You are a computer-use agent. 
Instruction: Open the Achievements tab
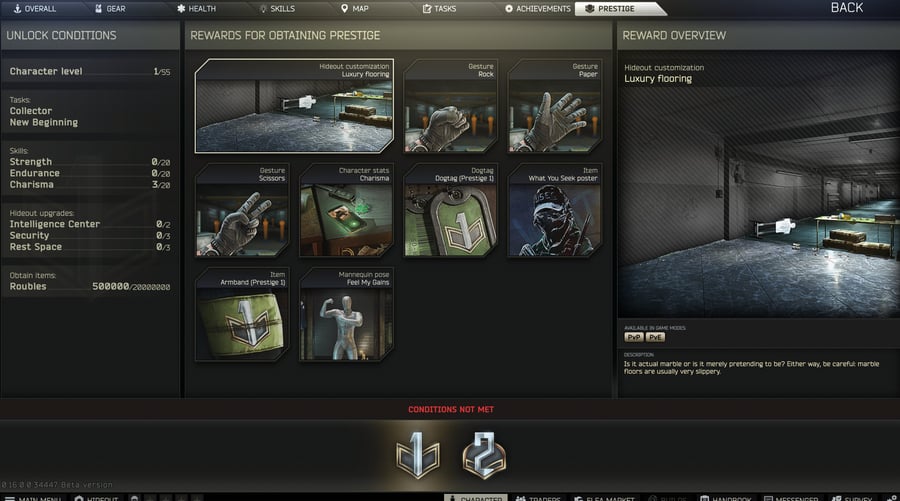click(538, 9)
